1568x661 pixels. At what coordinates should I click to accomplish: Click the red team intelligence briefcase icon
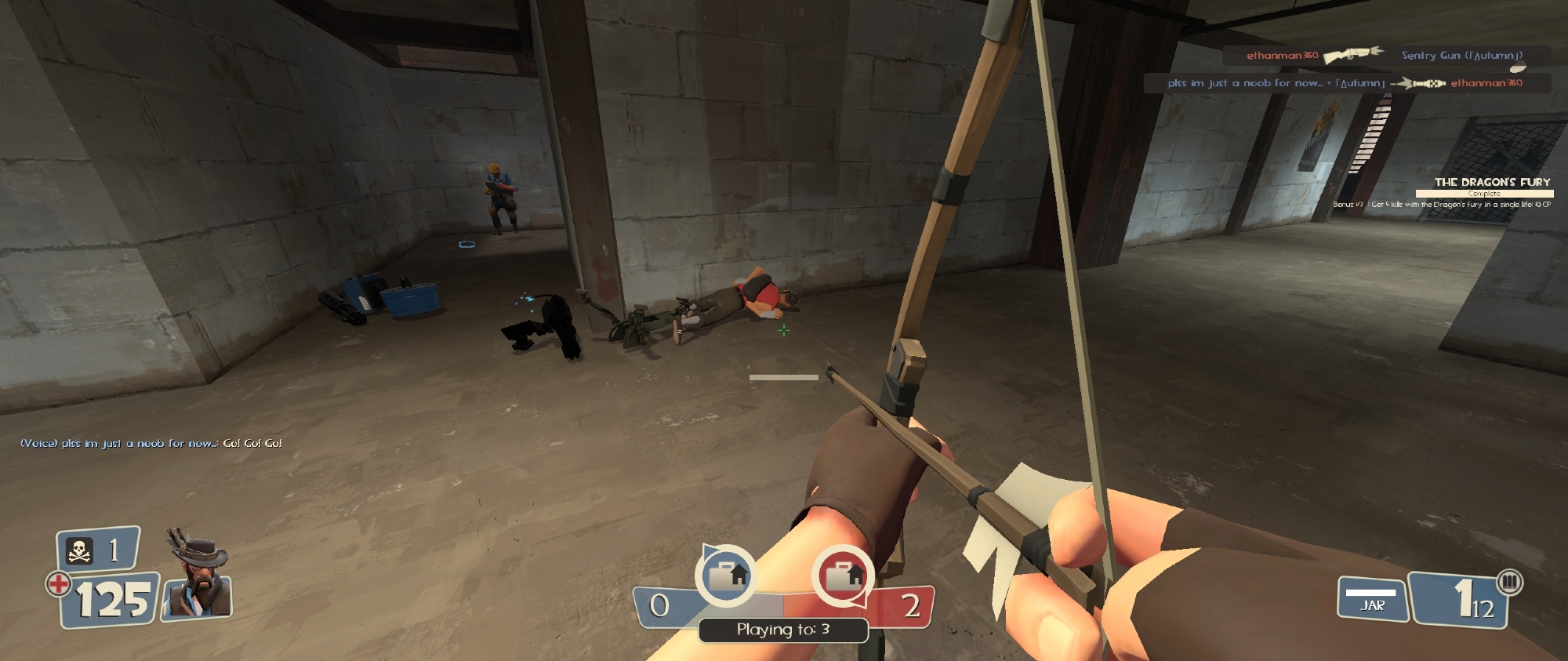[843, 576]
